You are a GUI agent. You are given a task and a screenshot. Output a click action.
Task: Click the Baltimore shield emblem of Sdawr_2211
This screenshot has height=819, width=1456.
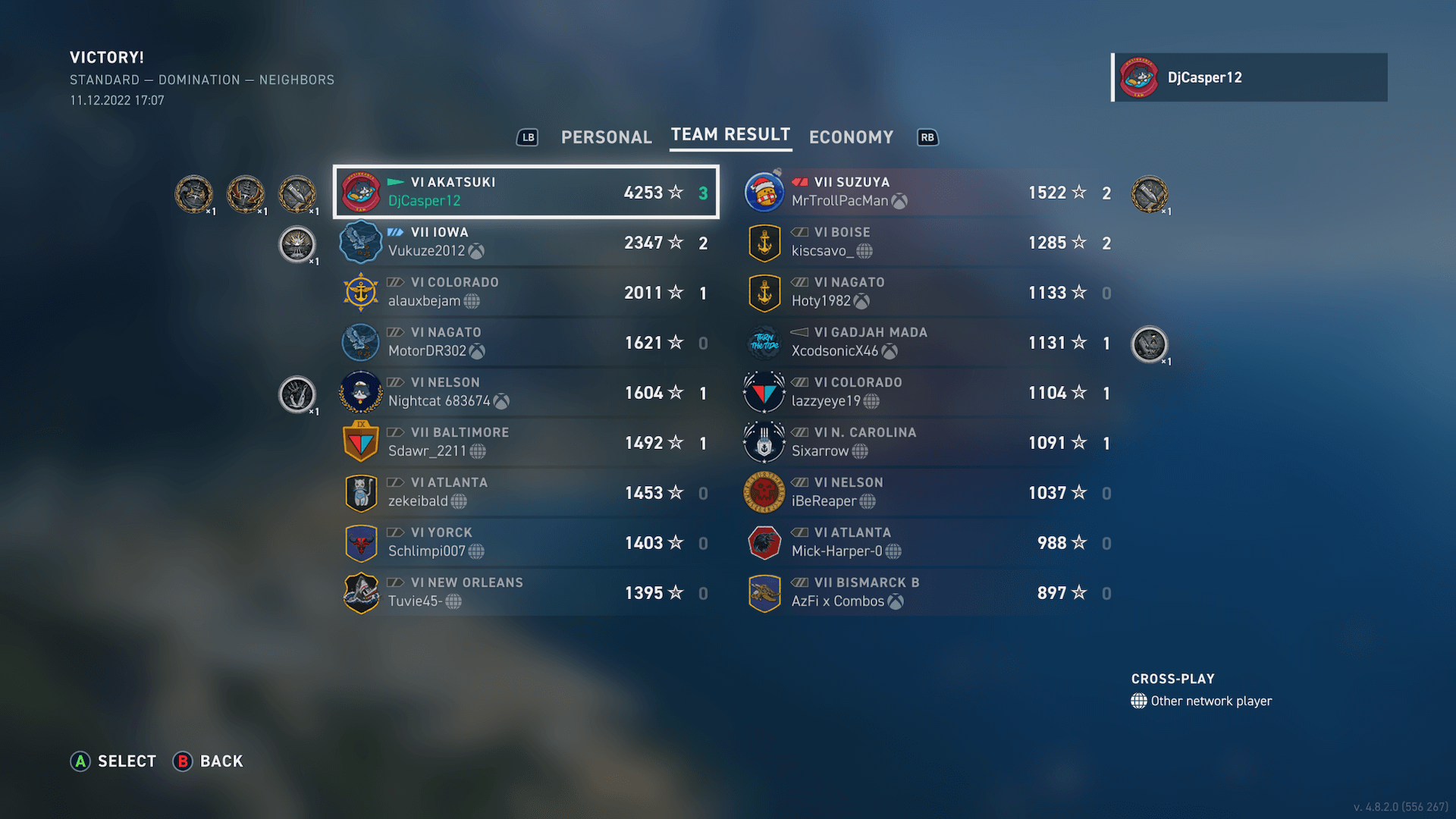pyautogui.click(x=360, y=441)
